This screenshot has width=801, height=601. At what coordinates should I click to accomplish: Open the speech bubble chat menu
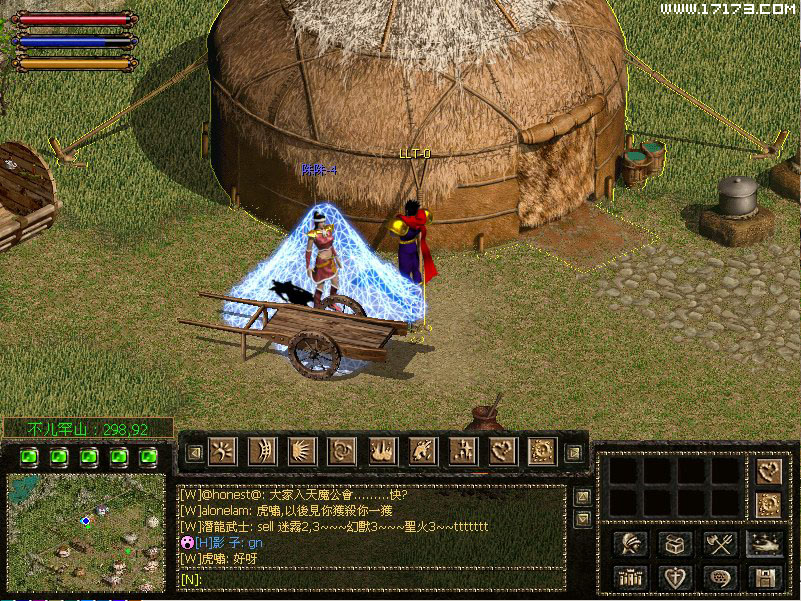pos(719,577)
